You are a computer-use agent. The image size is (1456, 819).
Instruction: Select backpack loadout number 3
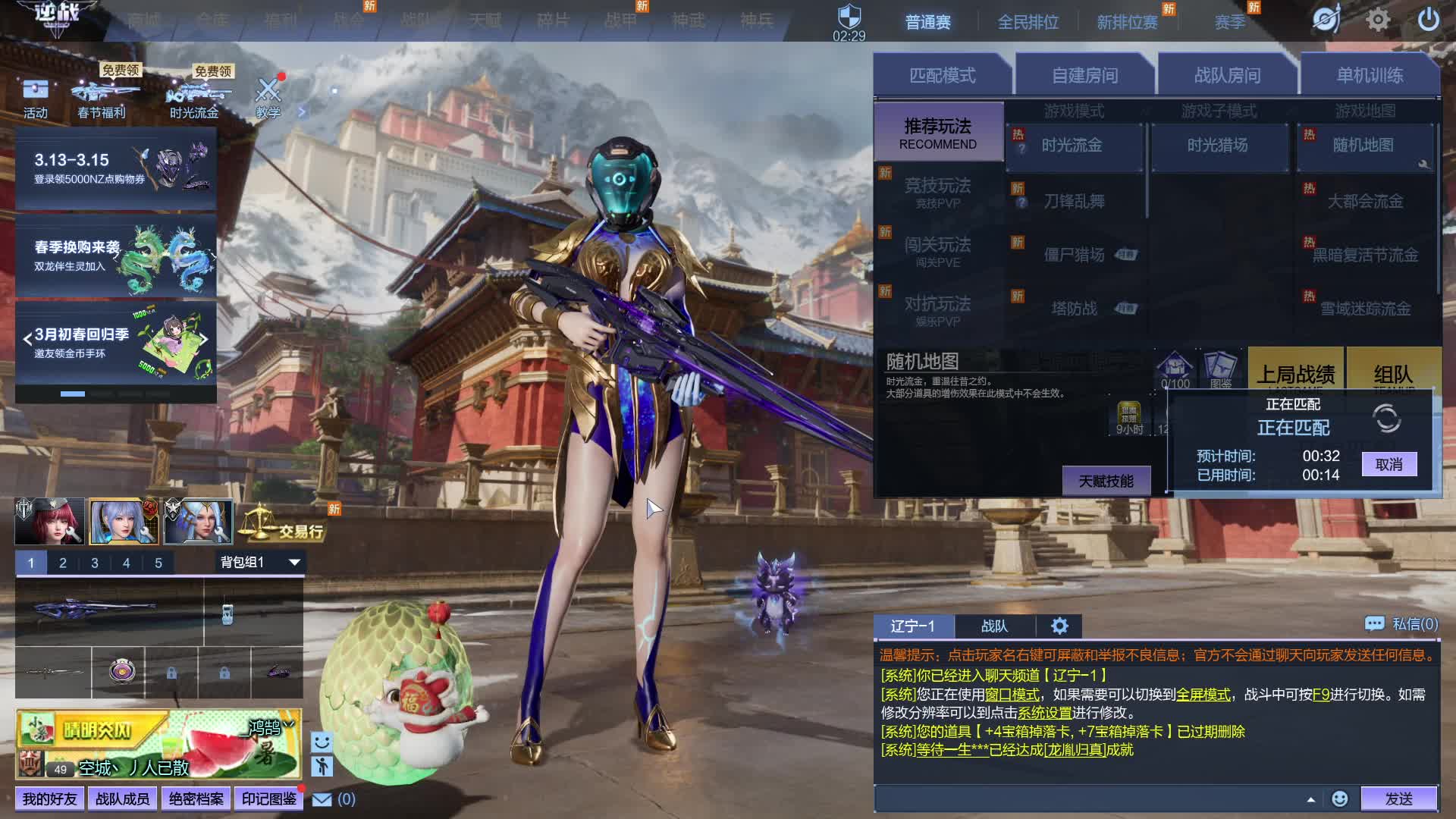(x=95, y=563)
